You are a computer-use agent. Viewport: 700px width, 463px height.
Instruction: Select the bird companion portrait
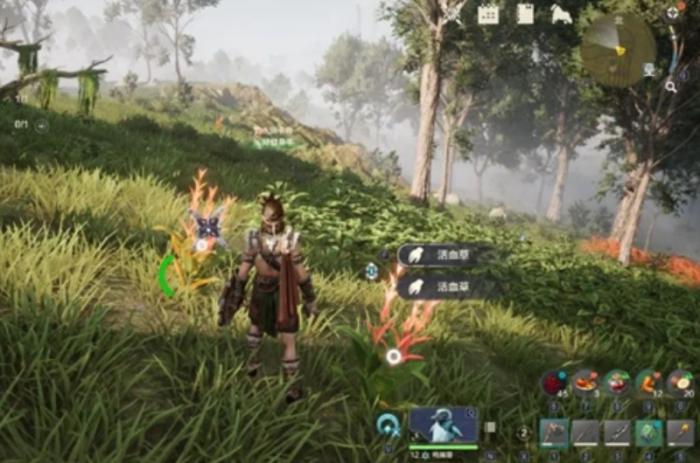tap(443, 425)
